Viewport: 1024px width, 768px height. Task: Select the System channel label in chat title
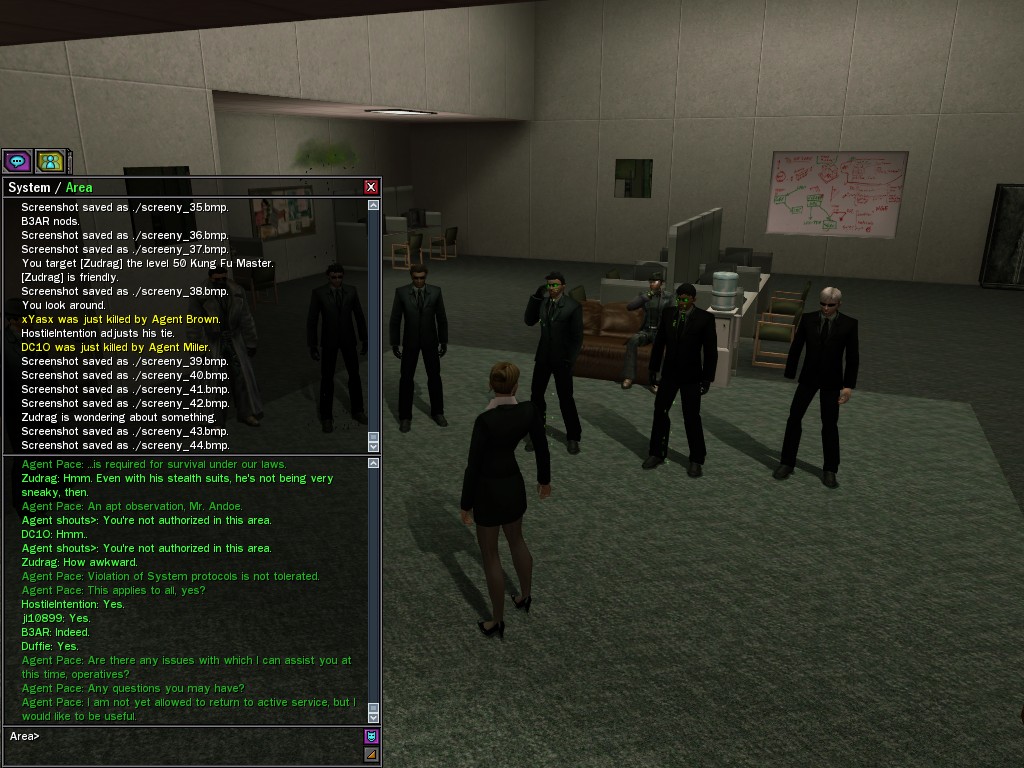click(x=29, y=187)
